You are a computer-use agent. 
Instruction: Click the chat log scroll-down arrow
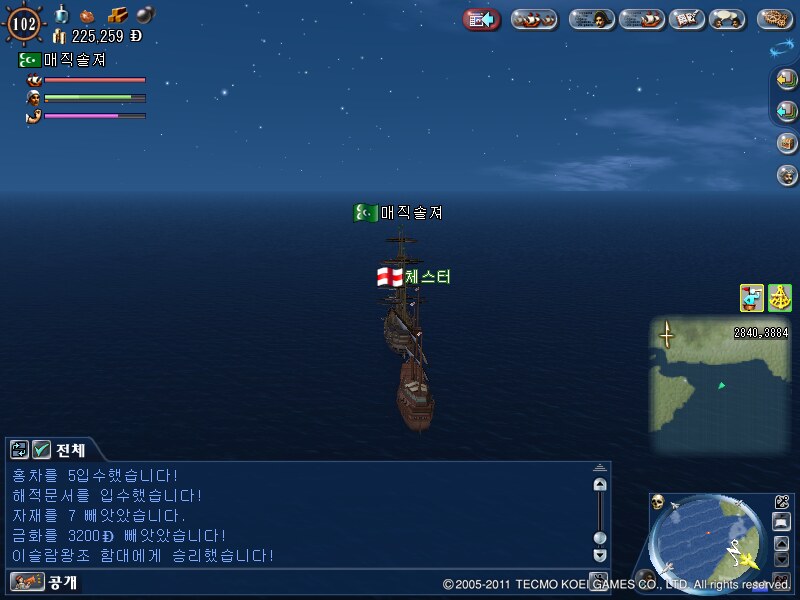pyautogui.click(x=600, y=554)
